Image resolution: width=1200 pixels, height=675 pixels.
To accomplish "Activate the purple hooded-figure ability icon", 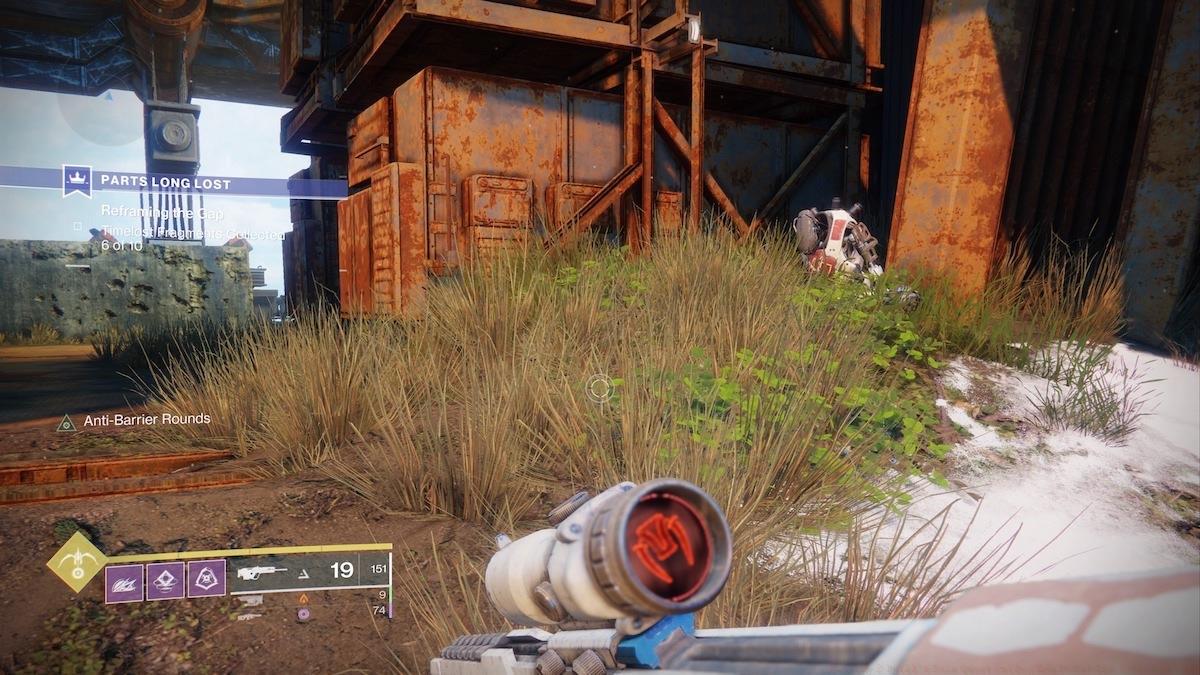I will coord(206,579).
